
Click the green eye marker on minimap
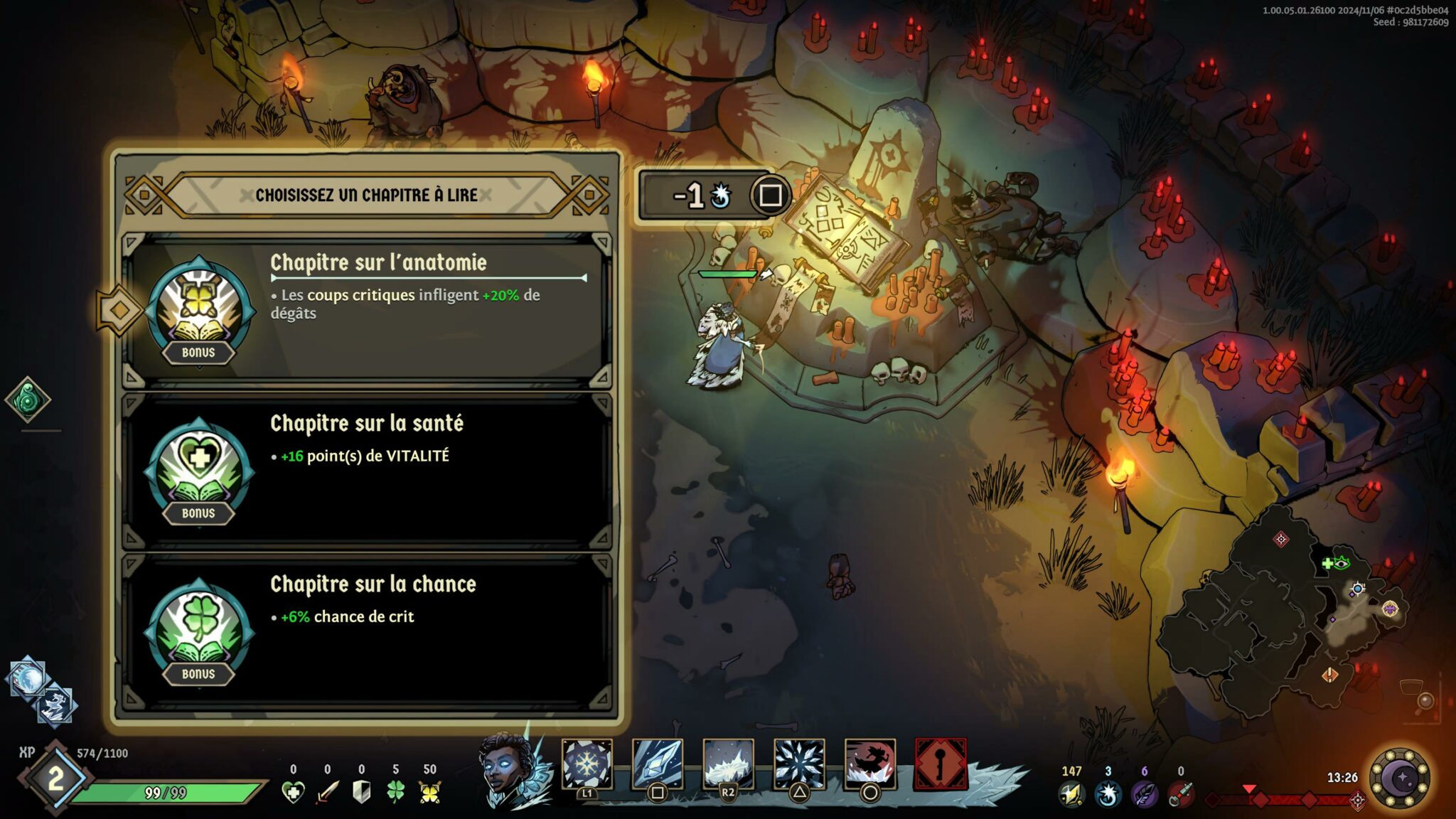1342,564
